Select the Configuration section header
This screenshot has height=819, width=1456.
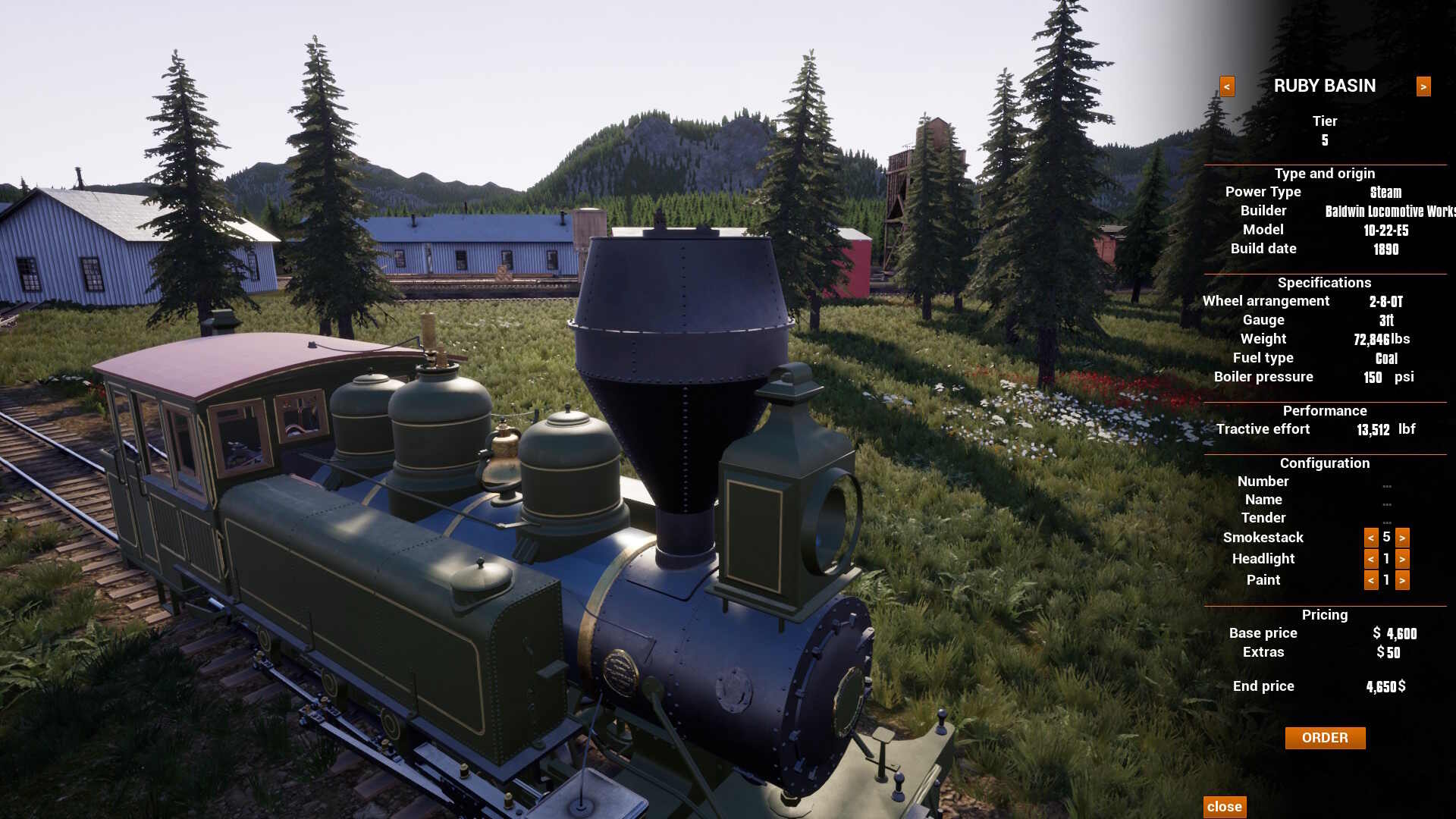tap(1325, 463)
